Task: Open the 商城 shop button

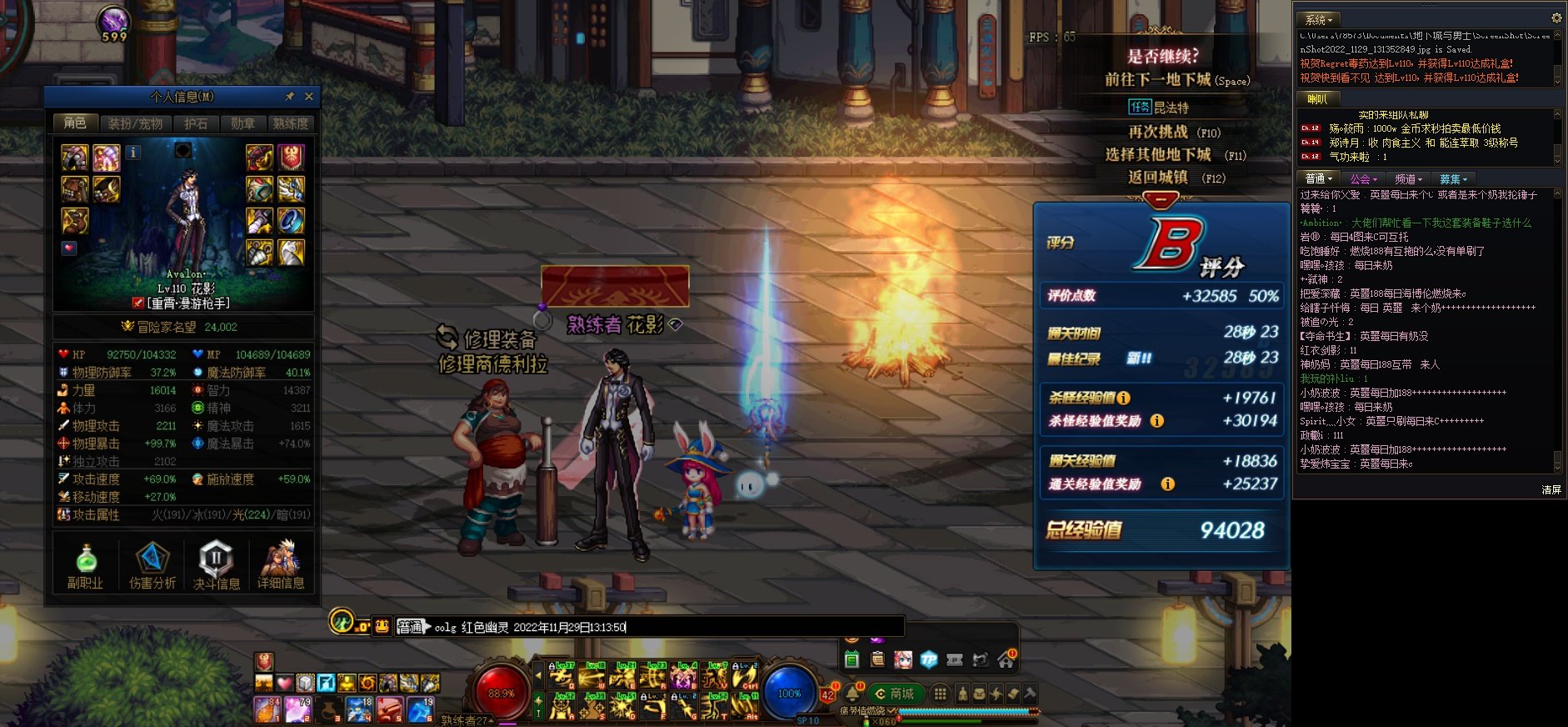Action: coord(895,694)
